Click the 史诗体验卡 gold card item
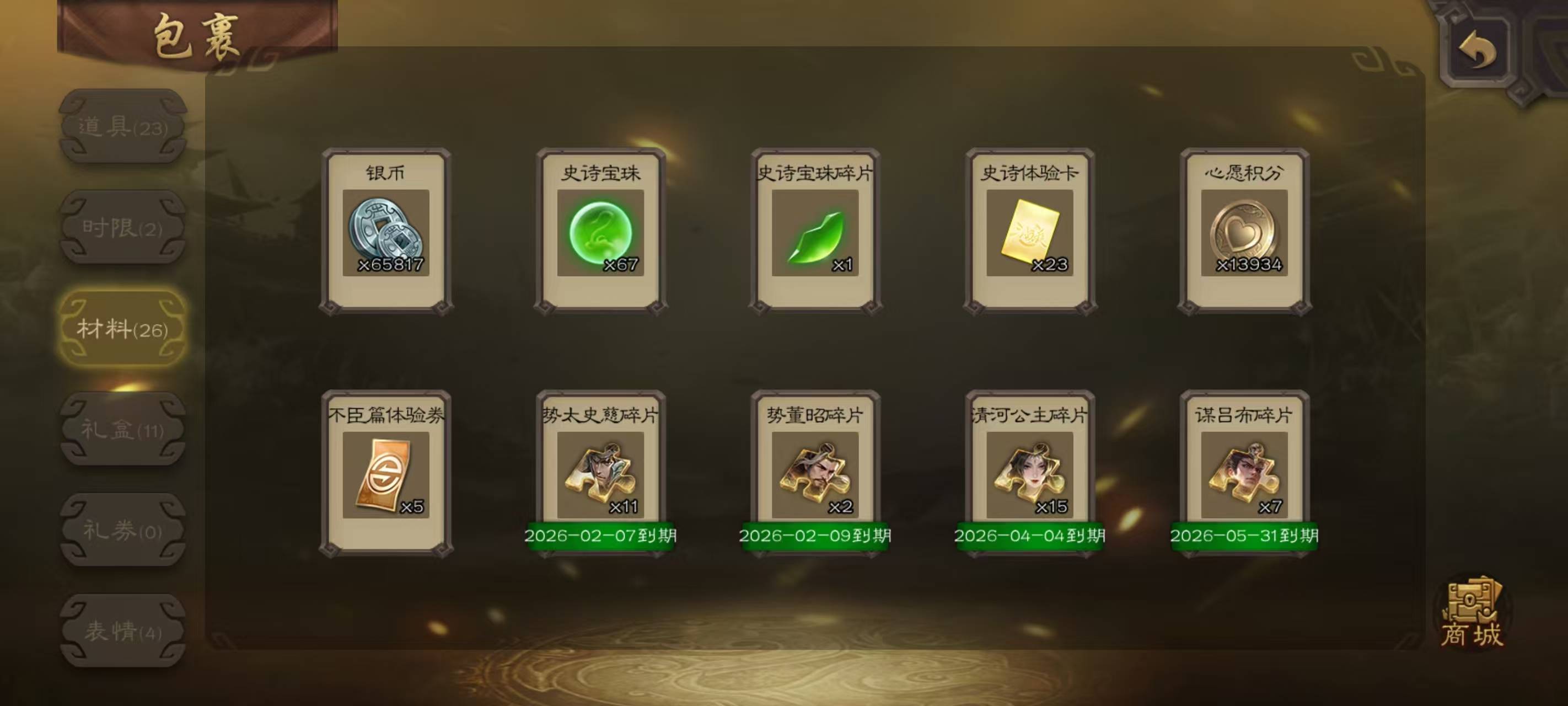The height and width of the screenshot is (706, 1568). point(1030,232)
